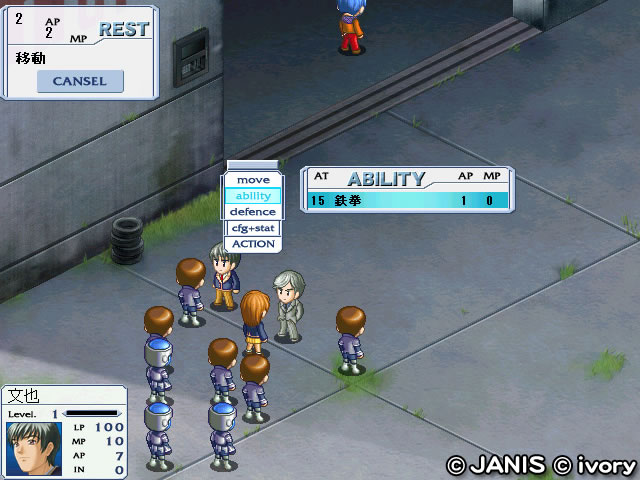Pick the defence command

click(253, 212)
